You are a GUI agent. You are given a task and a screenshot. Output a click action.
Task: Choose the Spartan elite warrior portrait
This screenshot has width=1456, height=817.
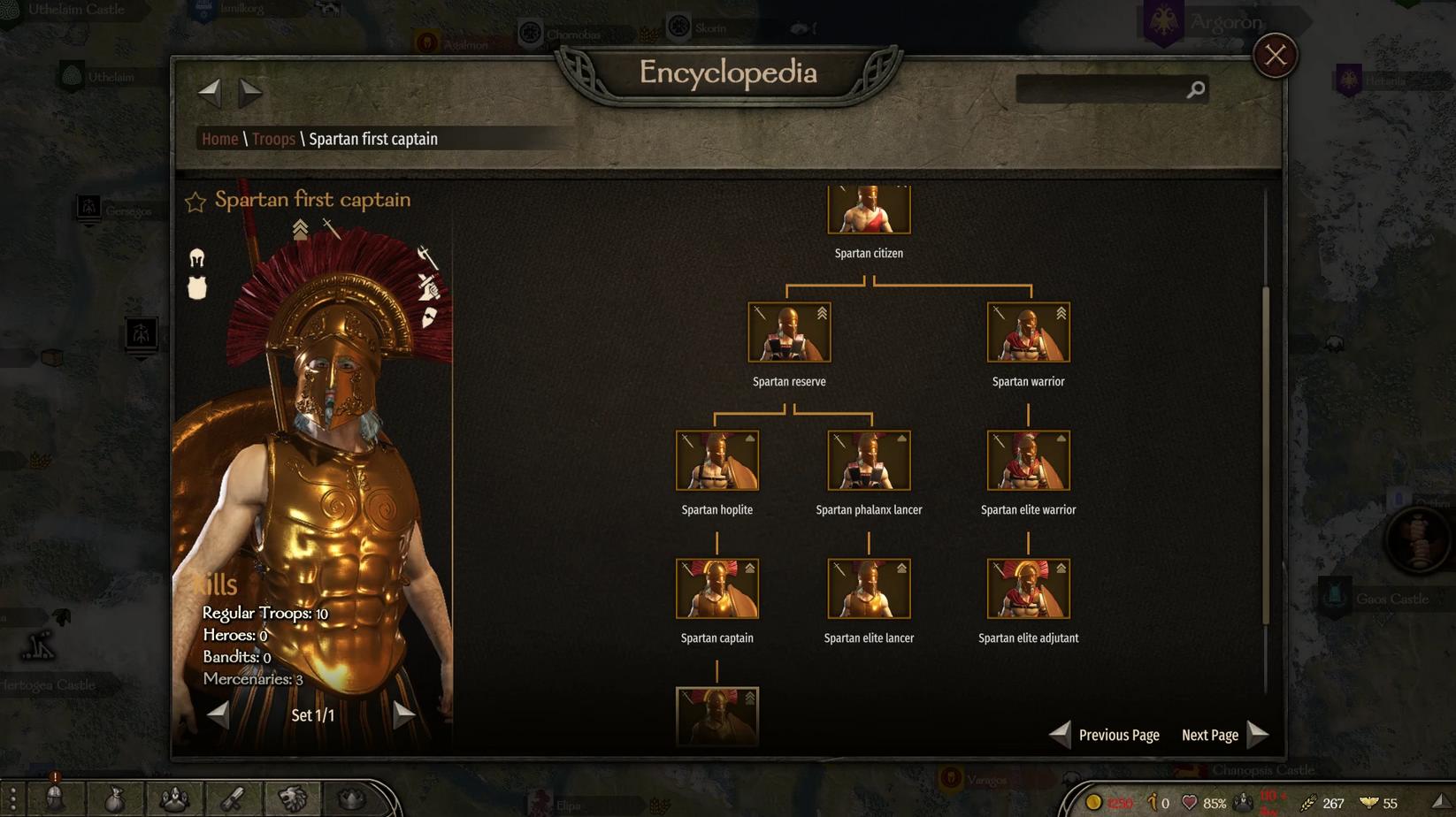point(1028,461)
